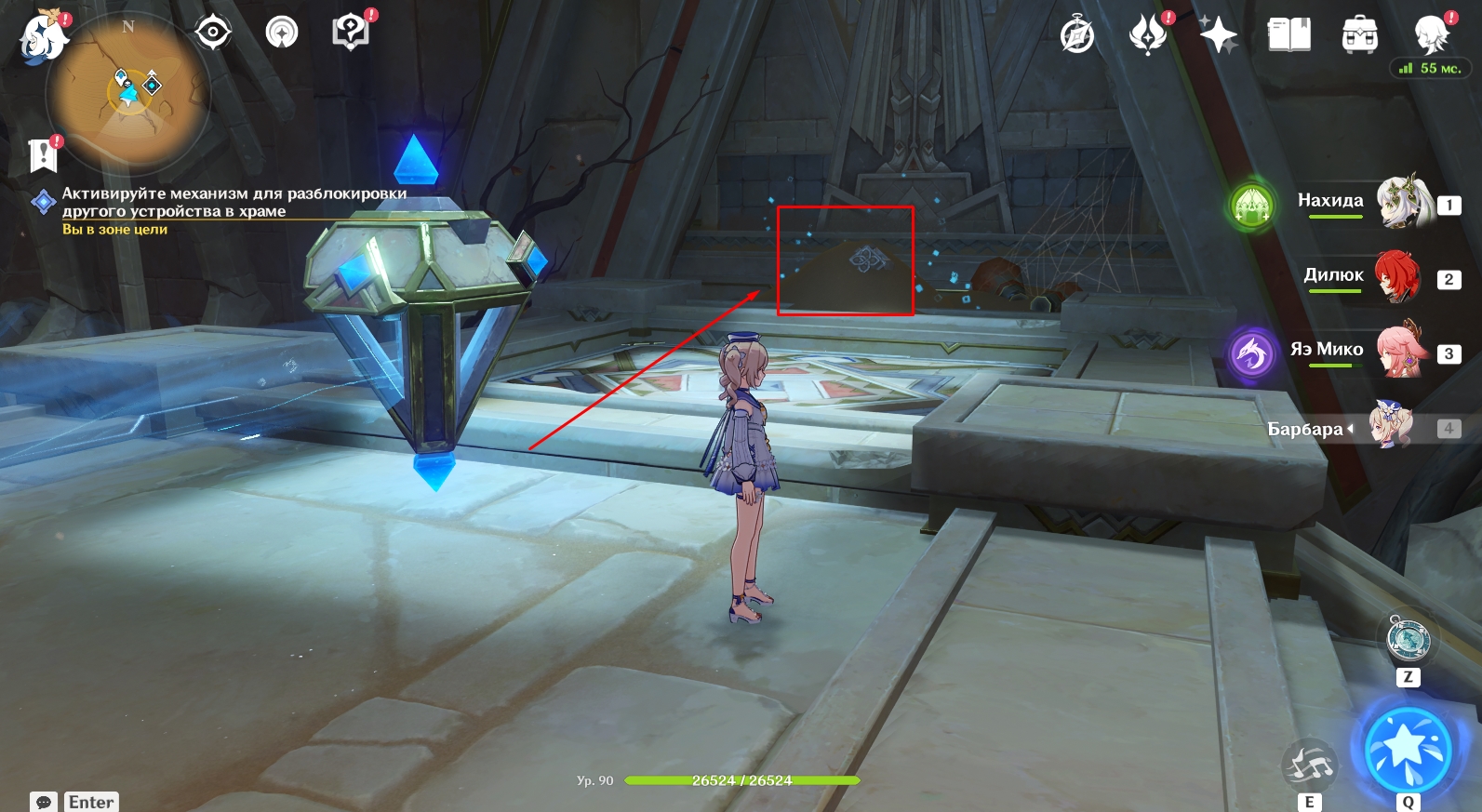Open the inventory backpack
The height and width of the screenshot is (812, 1482).
(x=1359, y=35)
